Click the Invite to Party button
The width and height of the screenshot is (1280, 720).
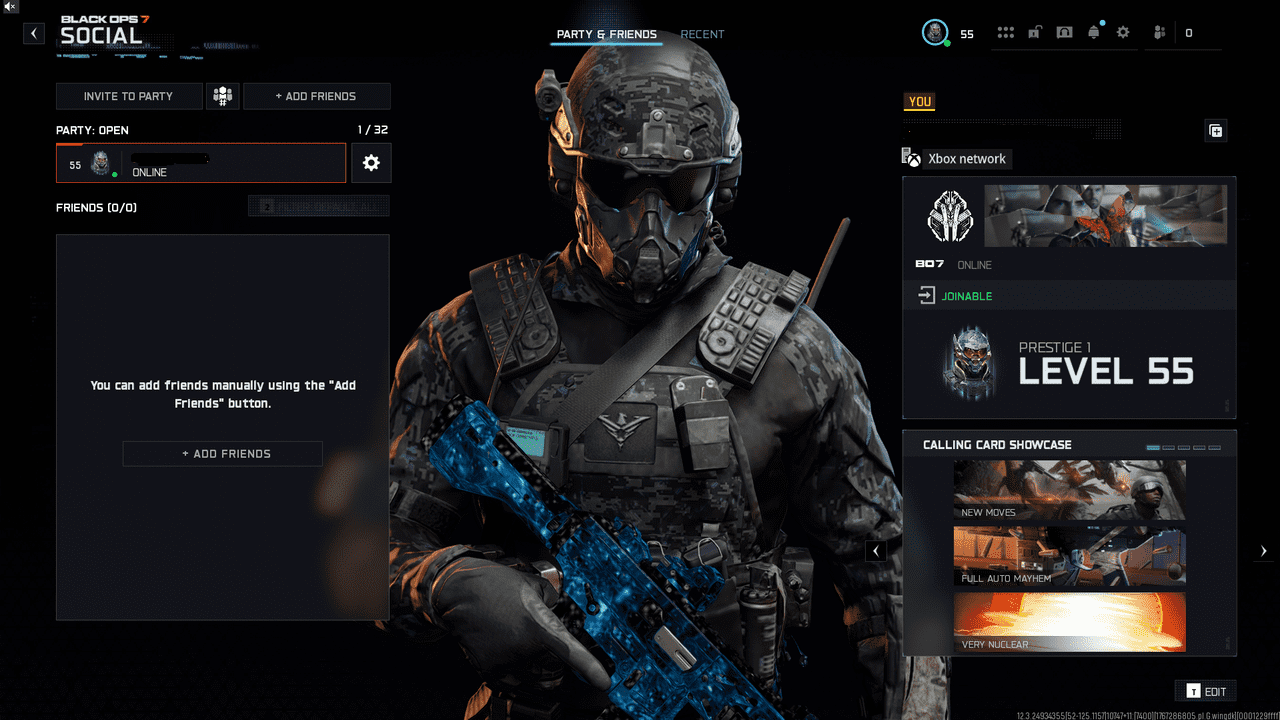[x=129, y=96]
